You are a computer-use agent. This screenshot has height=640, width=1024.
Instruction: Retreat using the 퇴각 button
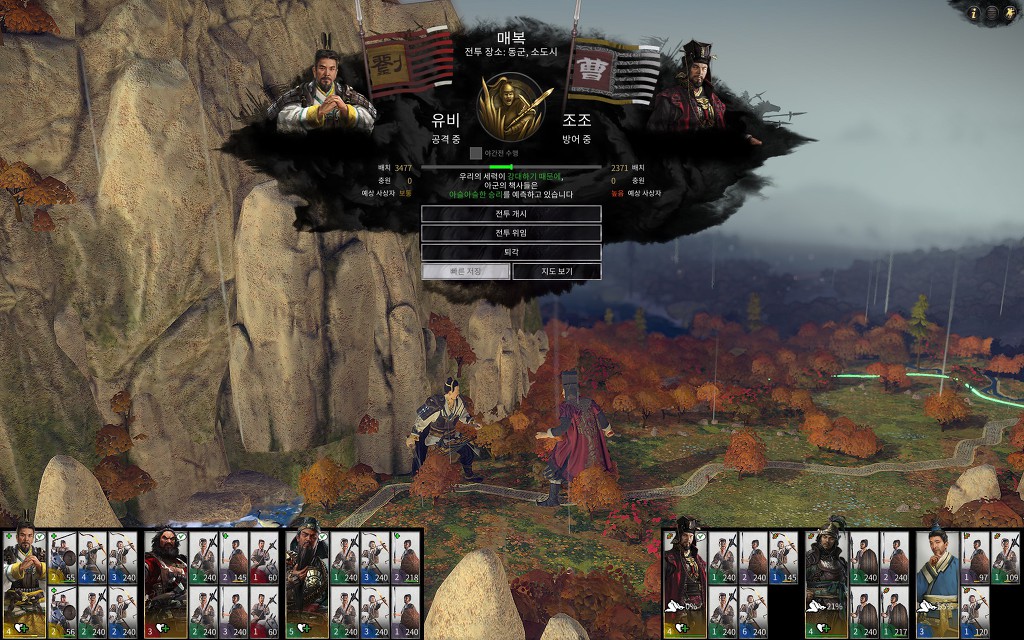[x=510, y=252]
